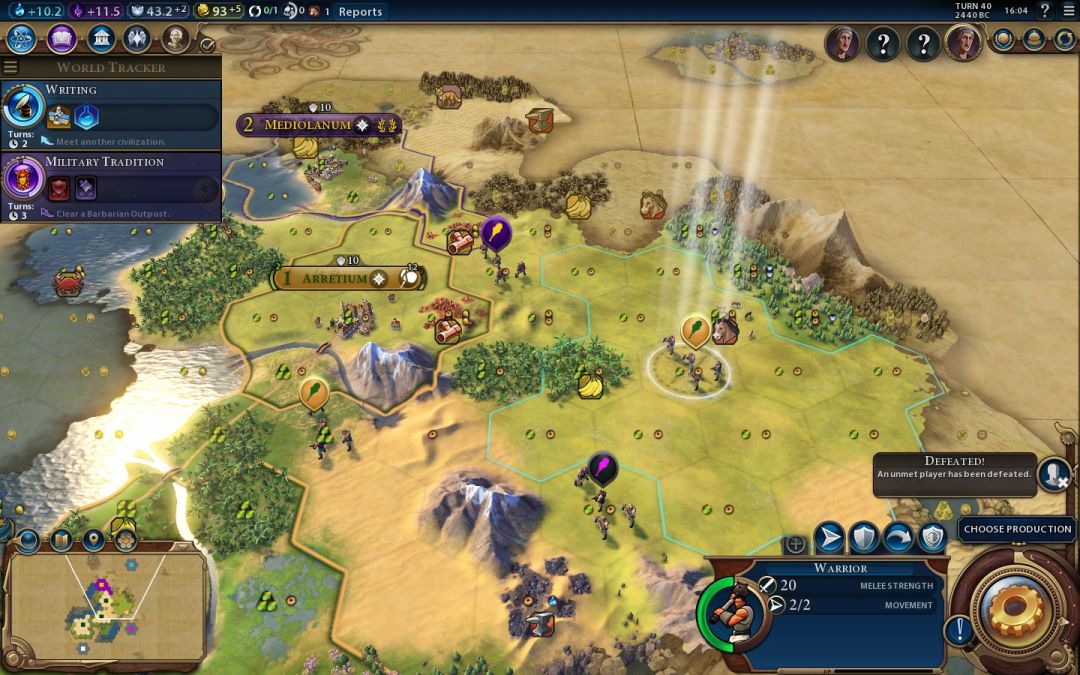
Task: Open the government screen (columned building icon)
Action: pos(100,39)
